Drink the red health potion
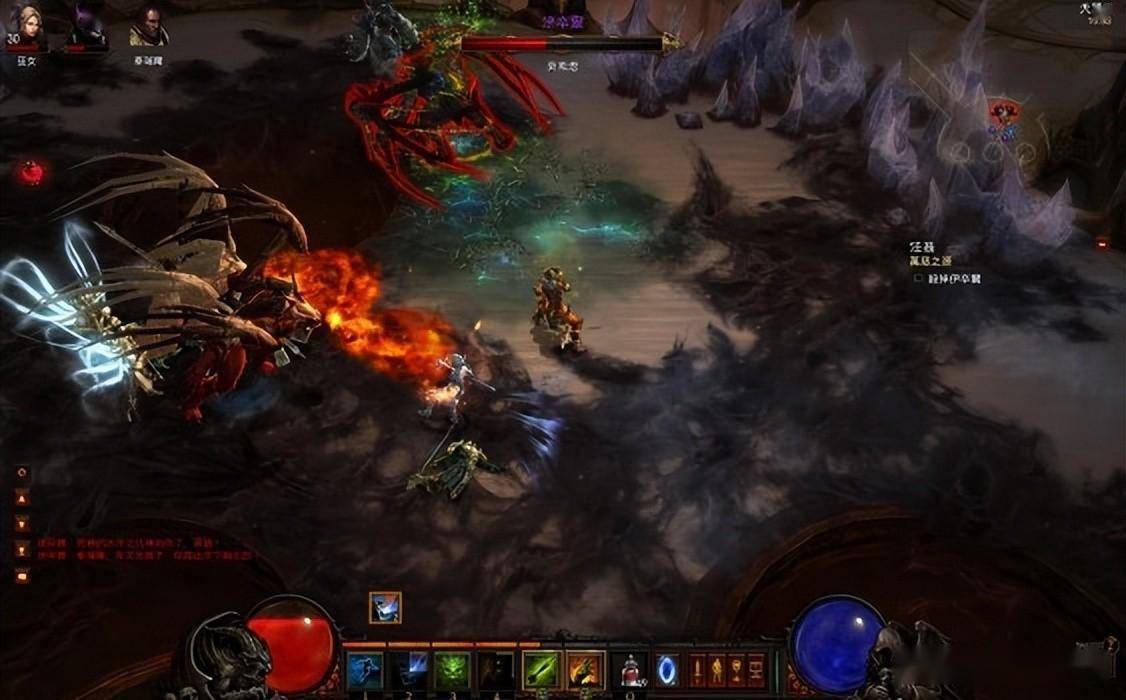Image resolution: width=1126 pixels, height=700 pixels. tap(629, 669)
